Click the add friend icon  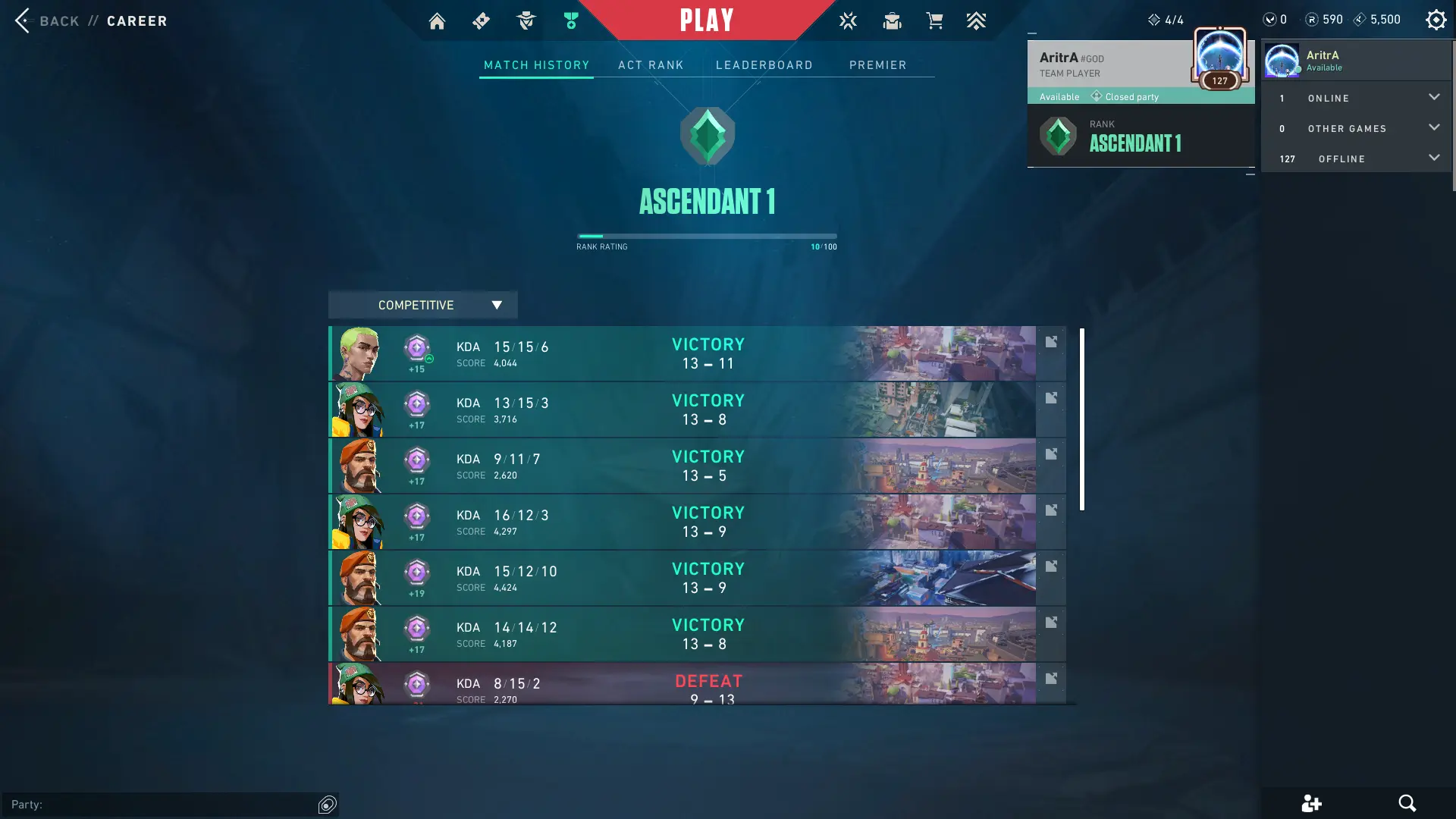[1311, 803]
